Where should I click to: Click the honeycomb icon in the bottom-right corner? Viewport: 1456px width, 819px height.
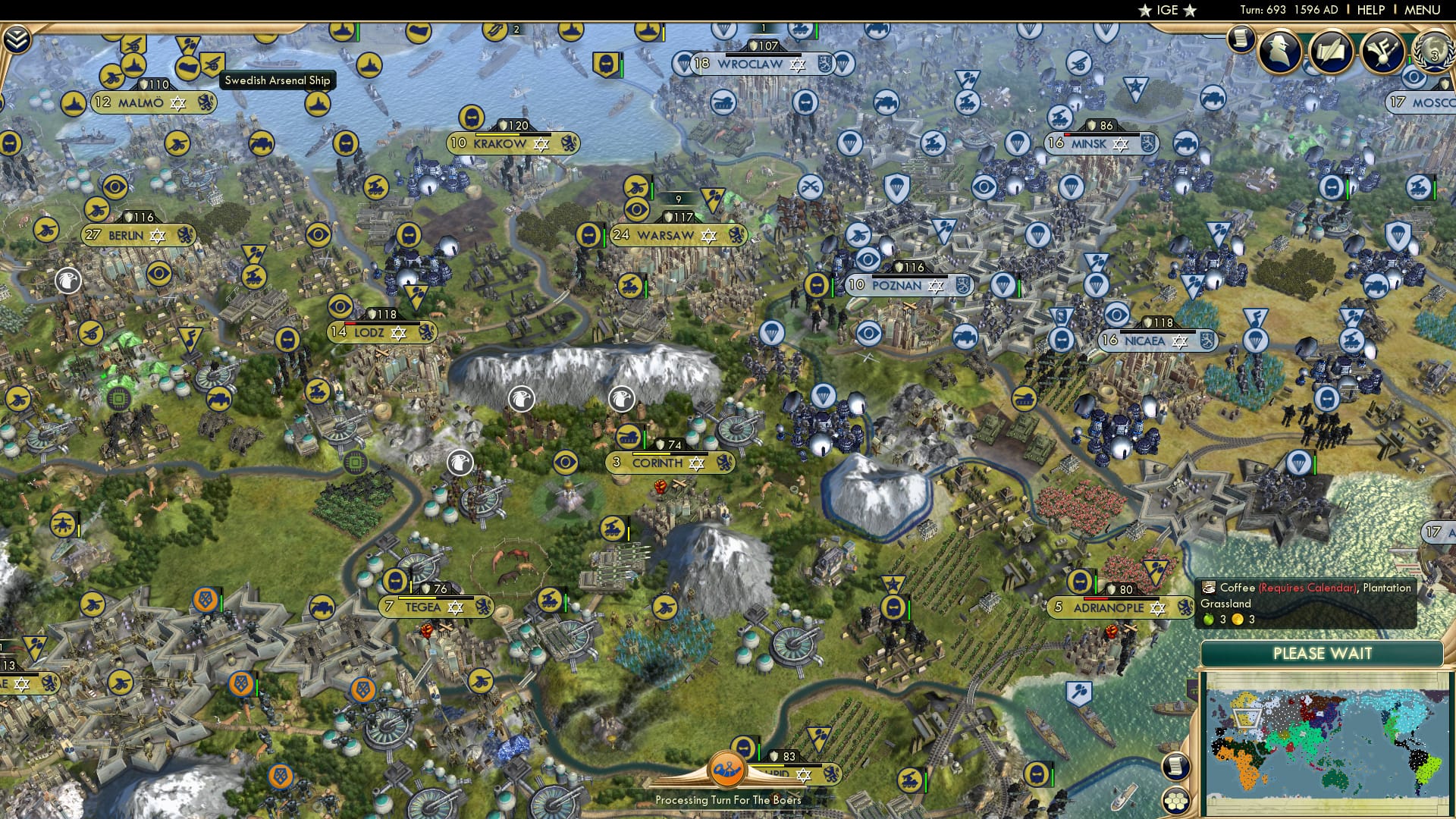pyautogui.click(x=1175, y=800)
